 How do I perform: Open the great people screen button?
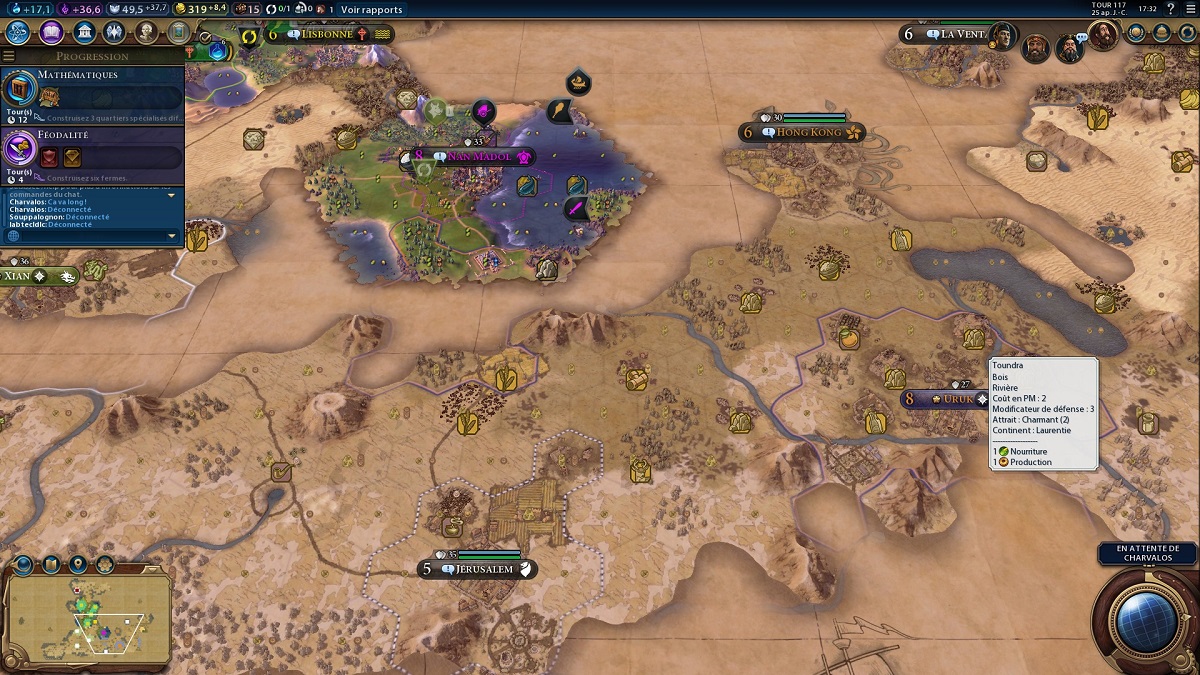[146, 32]
